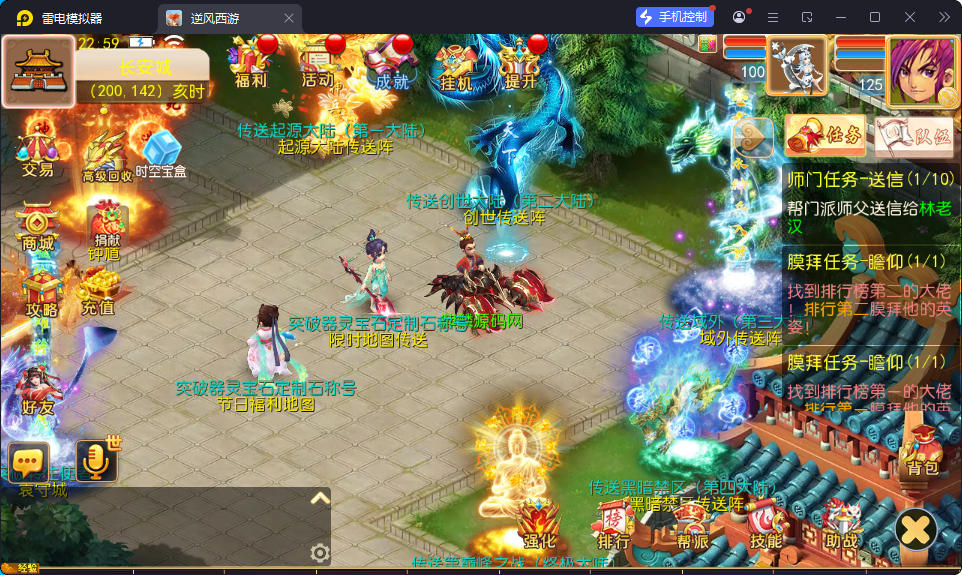Screen dimensions: 962x575
Task: Activate the 挂机 auto-battle icon
Action: point(455,64)
